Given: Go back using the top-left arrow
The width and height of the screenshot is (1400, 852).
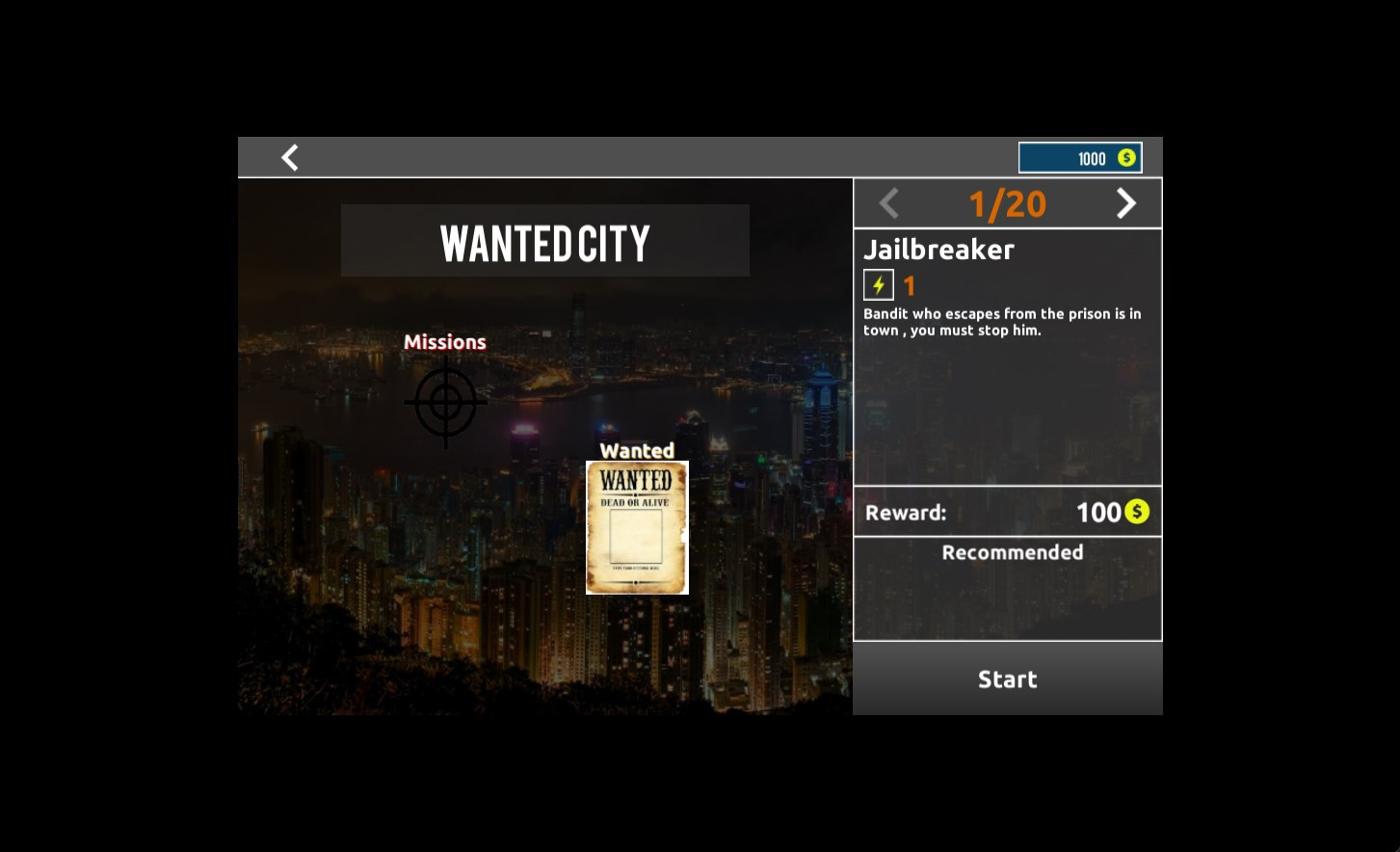Looking at the screenshot, I should coord(290,157).
